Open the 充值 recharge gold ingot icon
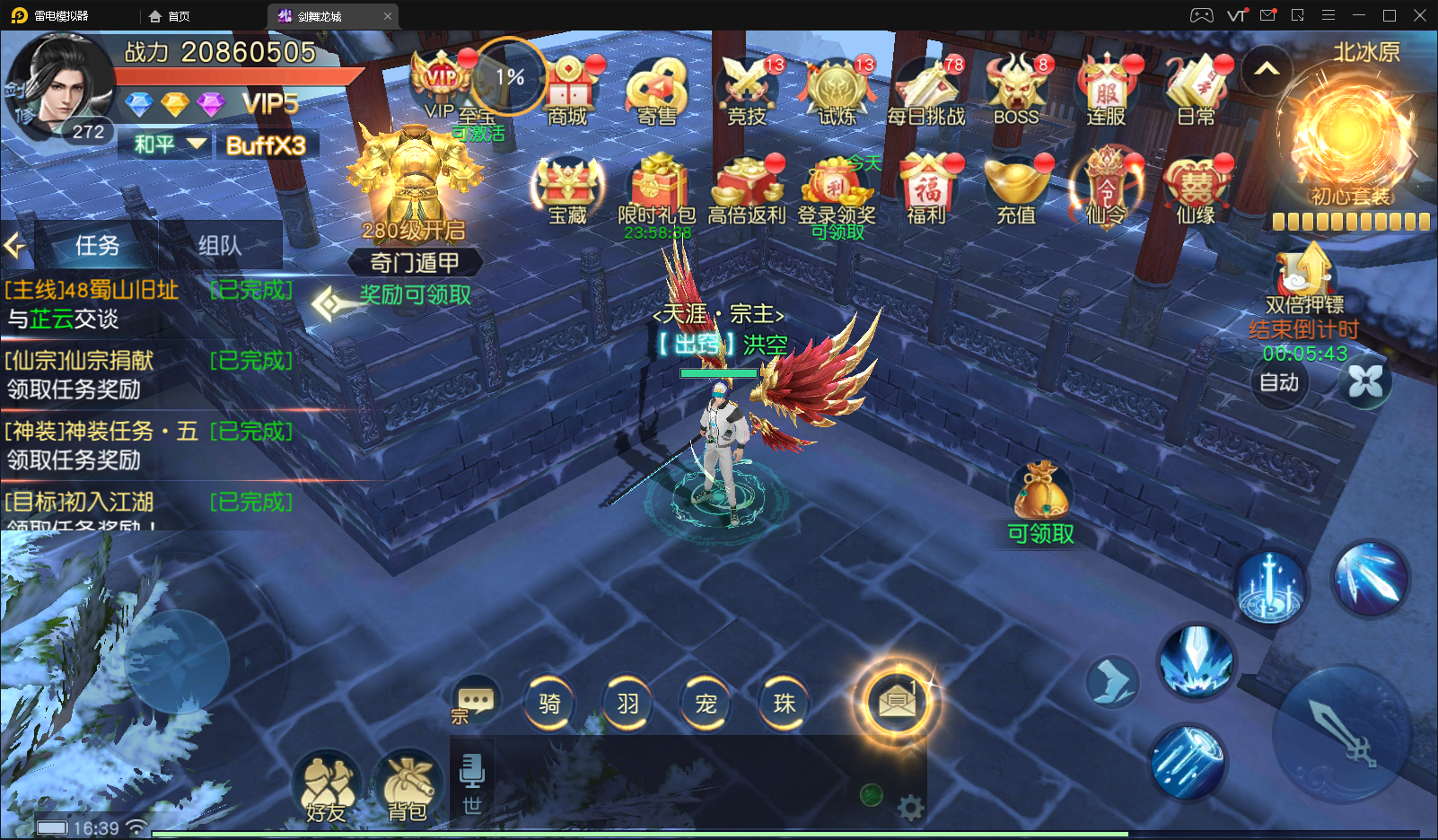Image resolution: width=1438 pixels, height=840 pixels. 1016,189
